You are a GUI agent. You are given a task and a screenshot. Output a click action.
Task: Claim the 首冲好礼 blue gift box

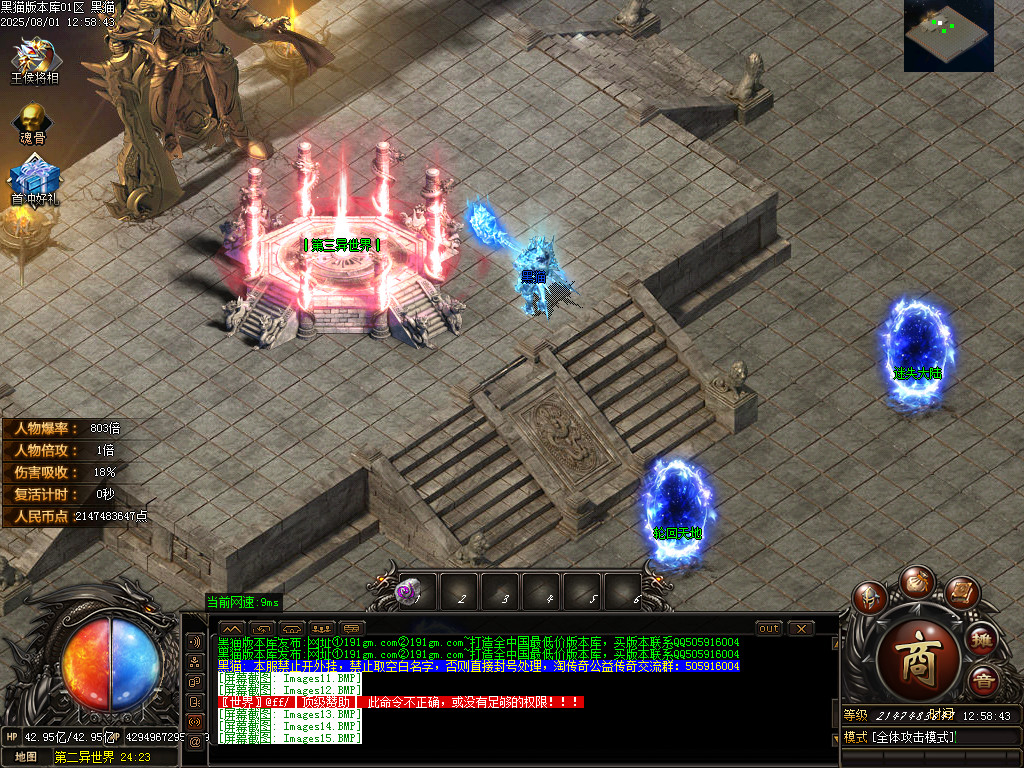35,181
